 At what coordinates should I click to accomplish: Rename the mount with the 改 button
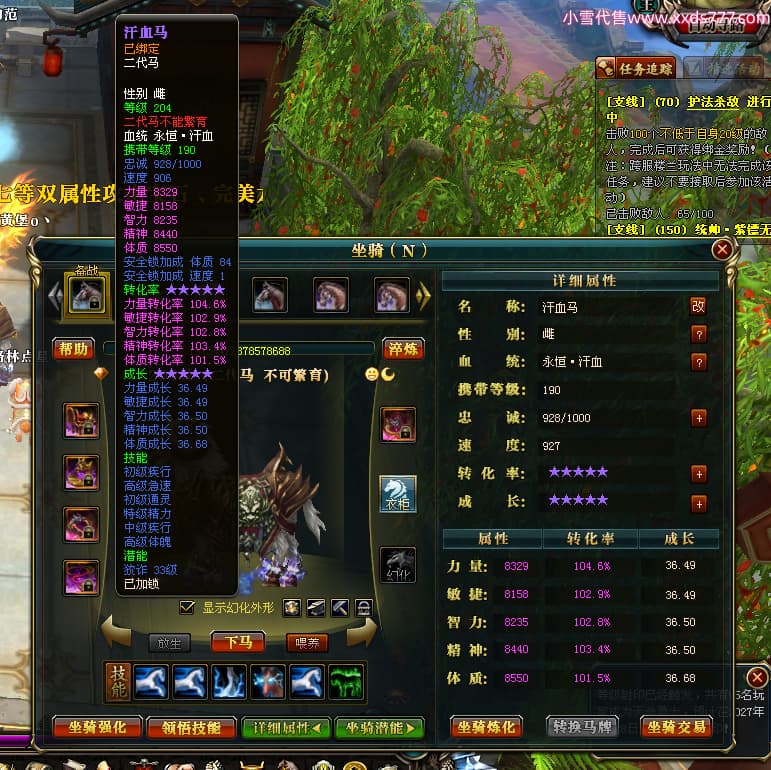(x=699, y=306)
